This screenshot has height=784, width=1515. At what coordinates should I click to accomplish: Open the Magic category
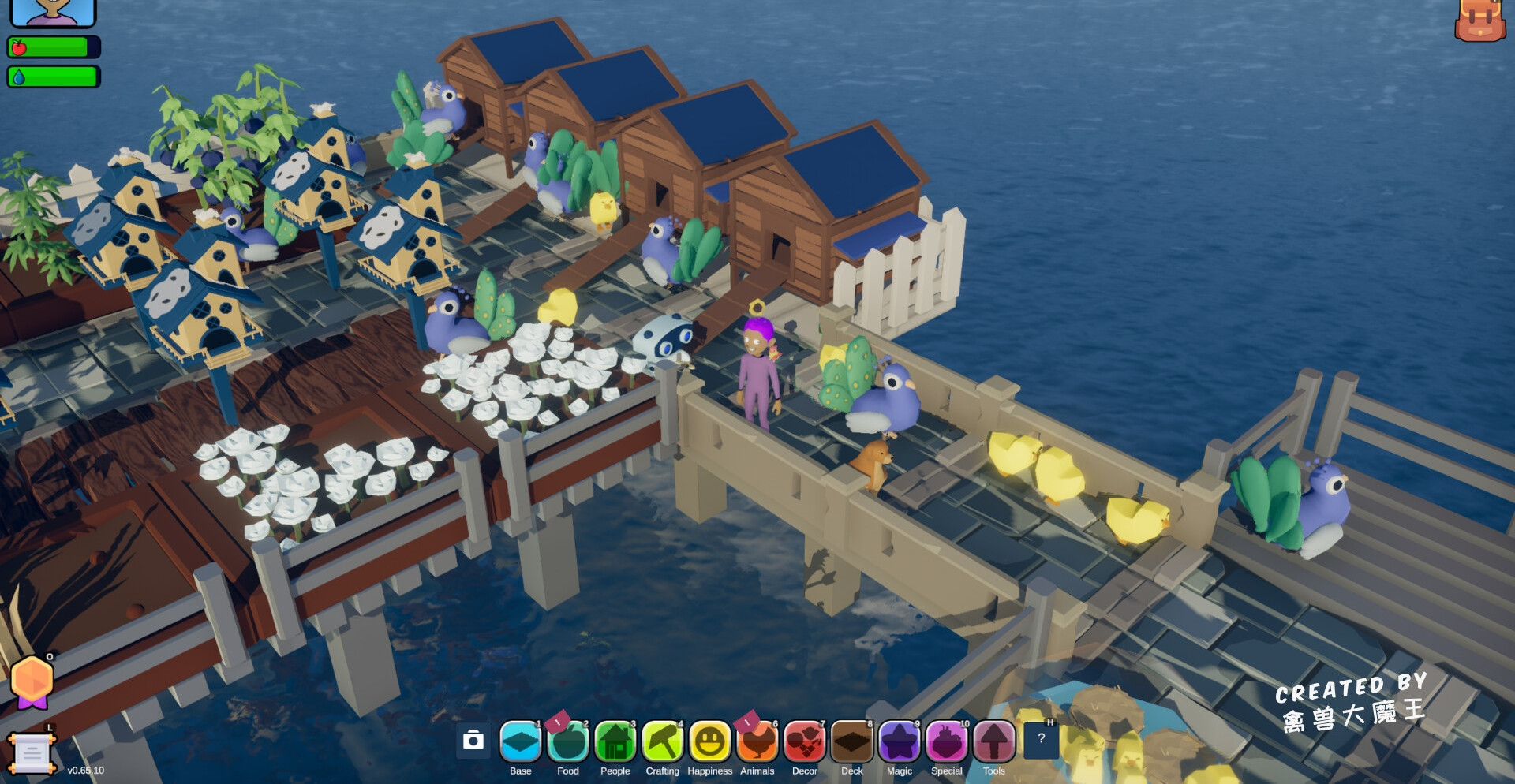[x=900, y=742]
